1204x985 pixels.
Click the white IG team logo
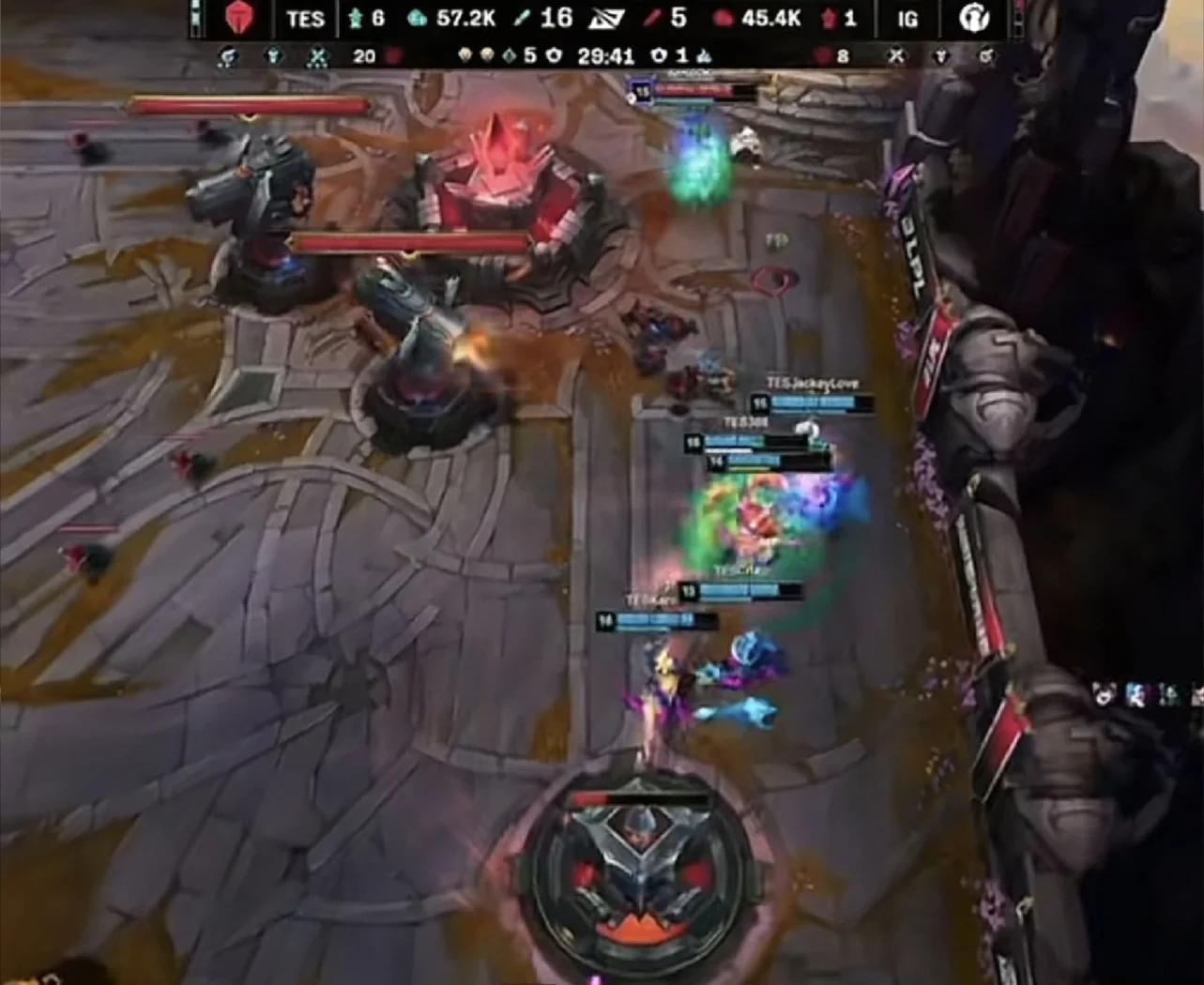(x=973, y=19)
